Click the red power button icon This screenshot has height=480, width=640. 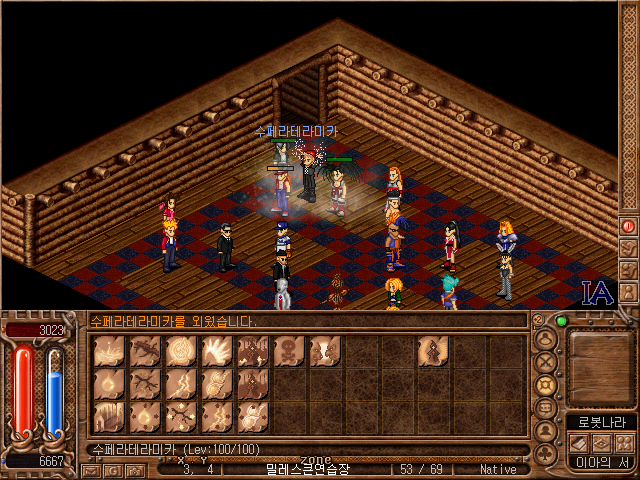click(629, 226)
